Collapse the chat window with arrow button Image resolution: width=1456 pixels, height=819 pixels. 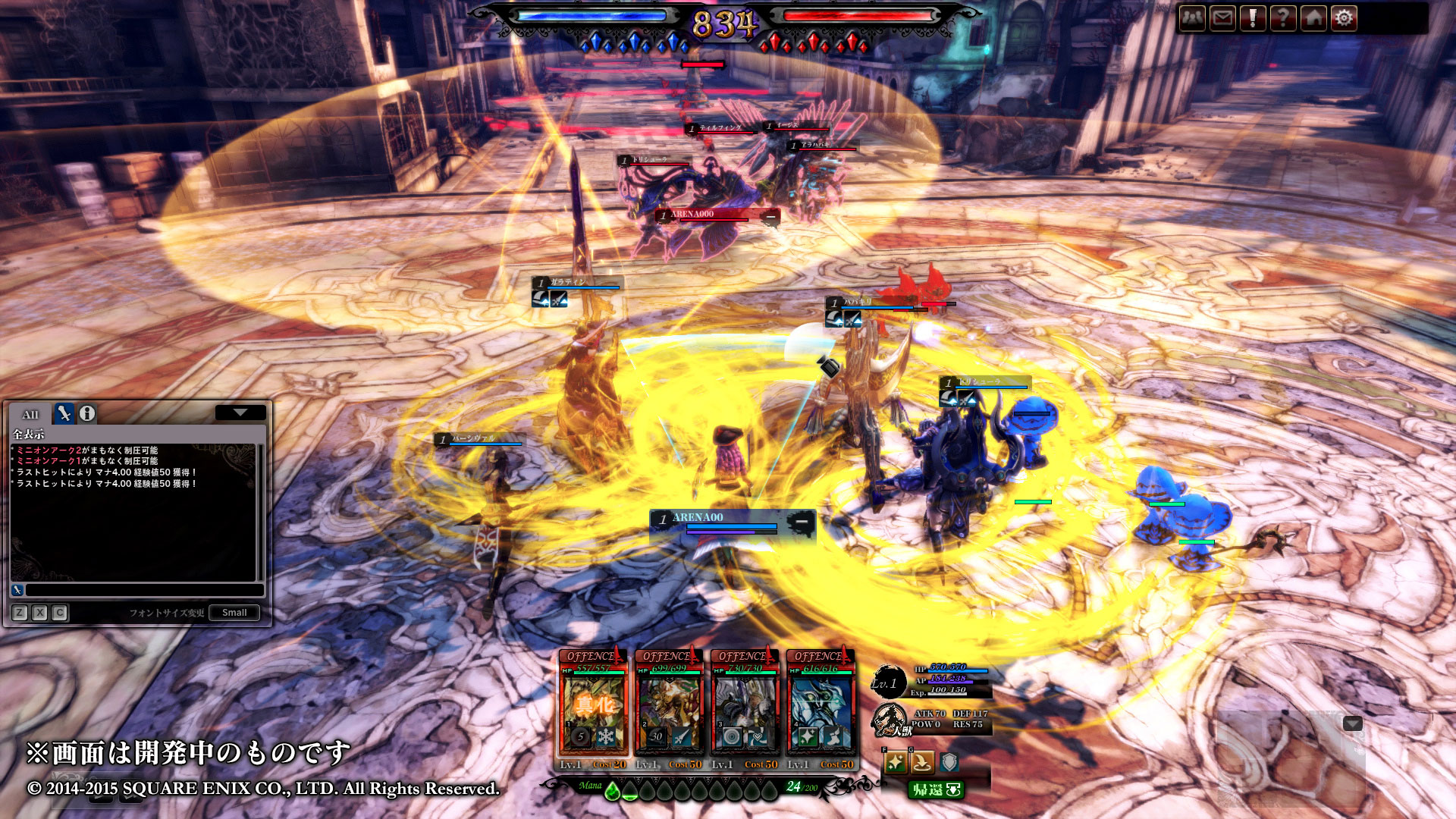pyautogui.click(x=240, y=413)
